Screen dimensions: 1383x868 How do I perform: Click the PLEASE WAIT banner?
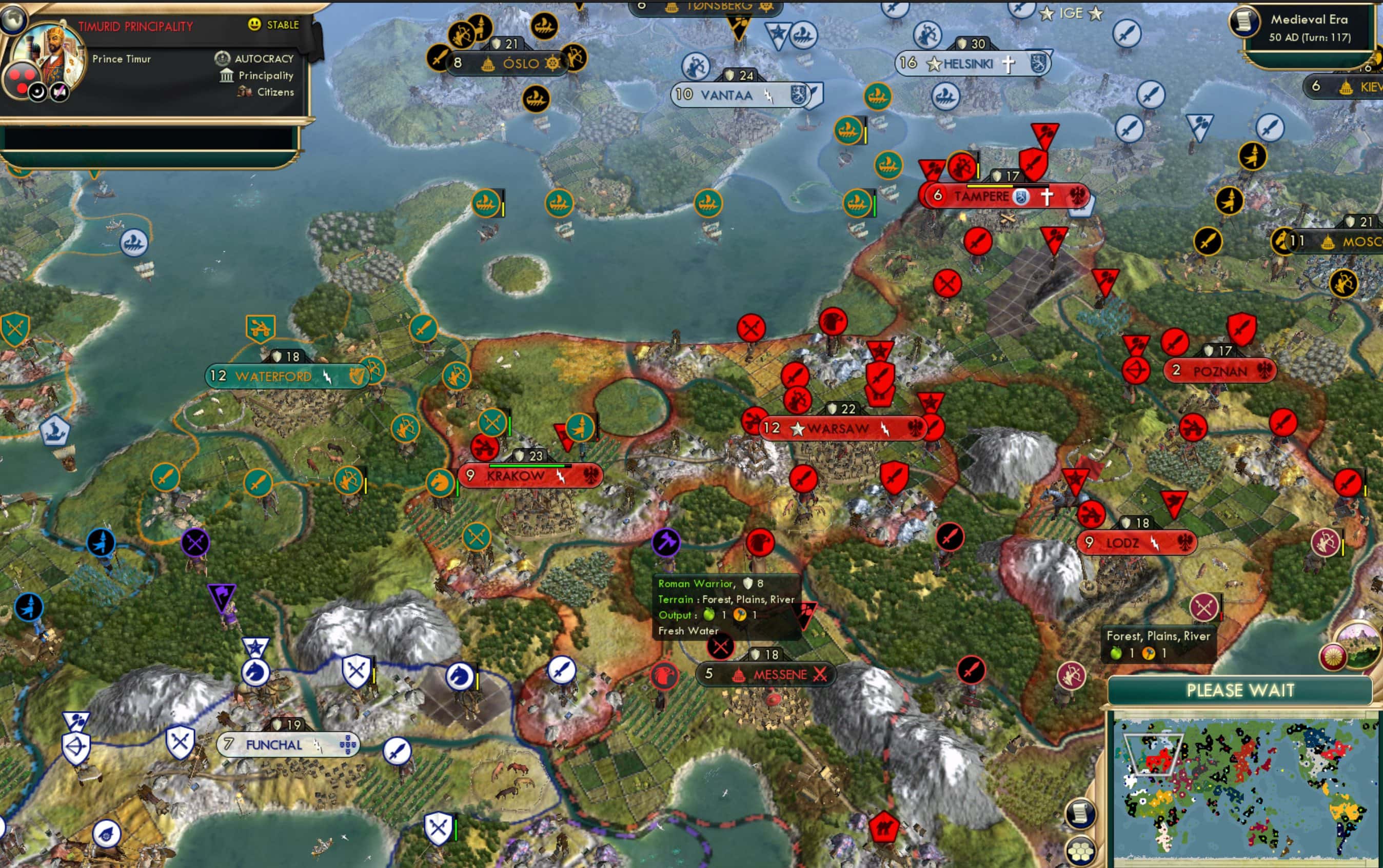(1240, 692)
